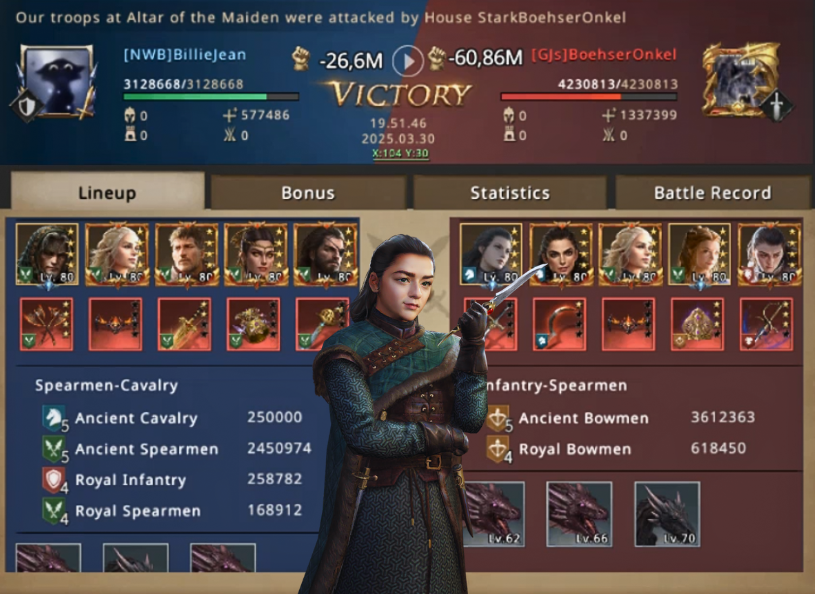Viewport: 815px width, 594px height.
Task: Inspect the Ancient Cavalry troop row
Action: point(170,418)
